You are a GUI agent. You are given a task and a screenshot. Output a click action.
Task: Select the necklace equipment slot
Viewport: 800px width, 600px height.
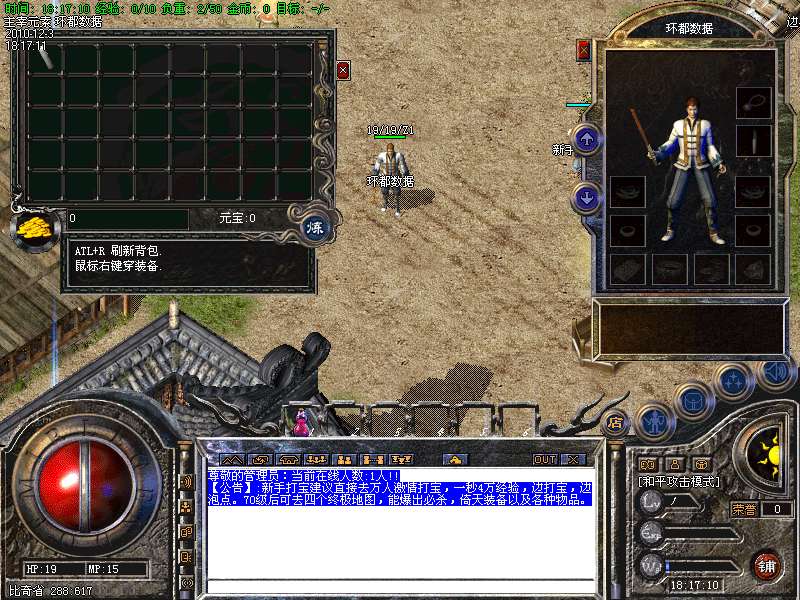point(753,101)
